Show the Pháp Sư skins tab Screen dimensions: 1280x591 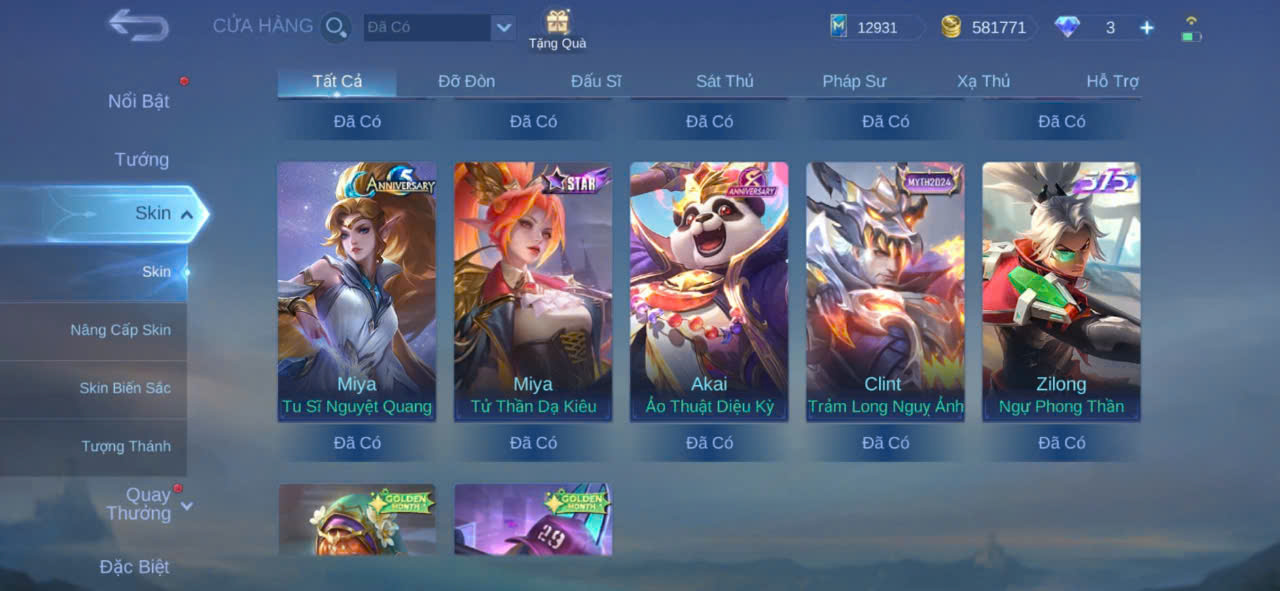[854, 81]
